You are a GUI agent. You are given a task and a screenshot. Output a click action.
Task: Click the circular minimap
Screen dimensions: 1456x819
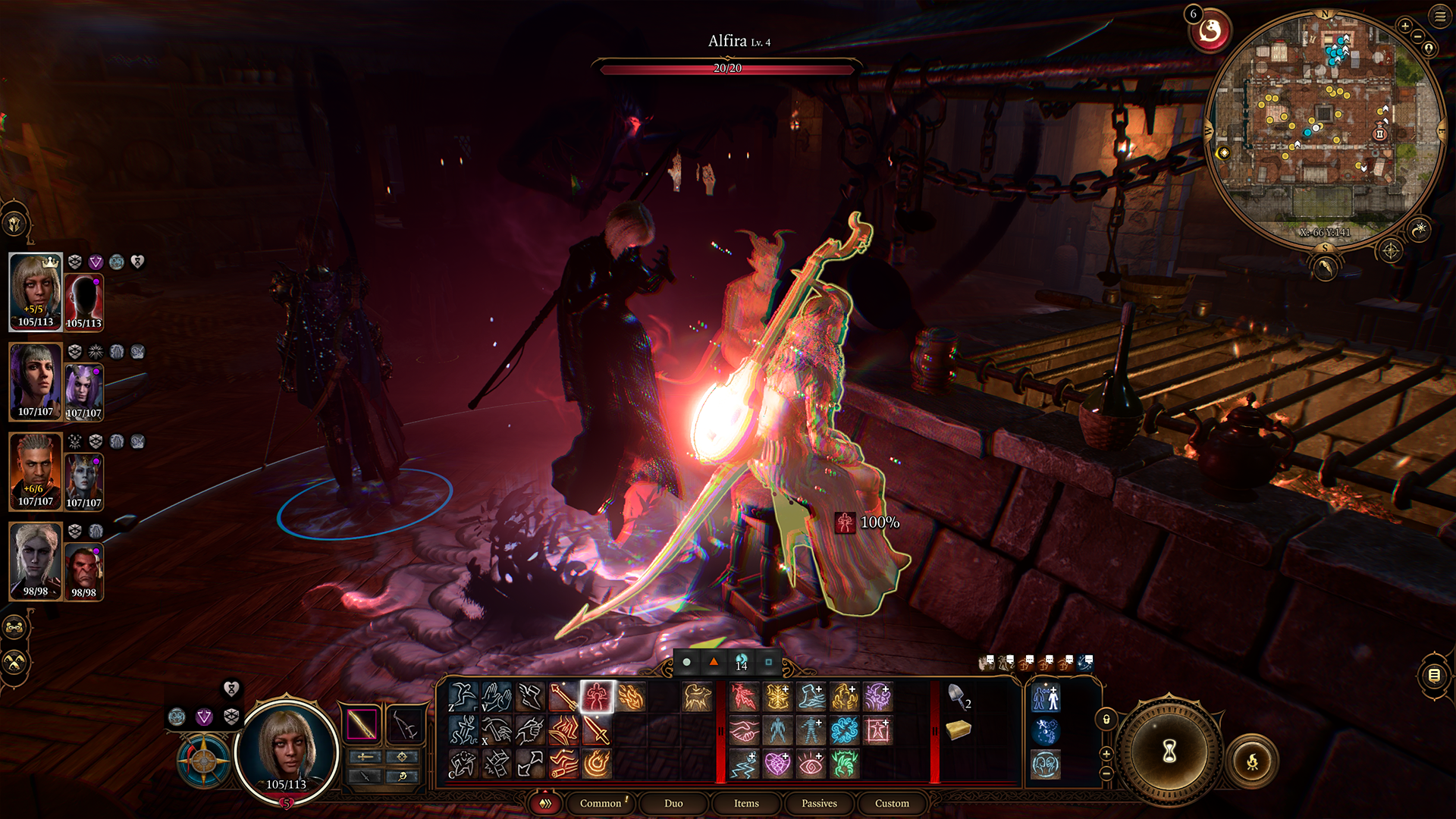tap(1325, 129)
